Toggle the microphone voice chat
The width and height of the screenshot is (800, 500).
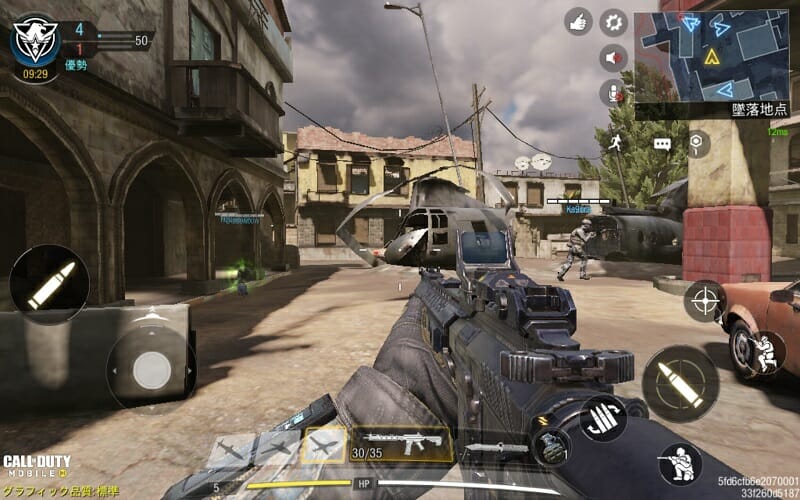pyautogui.click(x=612, y=93)
